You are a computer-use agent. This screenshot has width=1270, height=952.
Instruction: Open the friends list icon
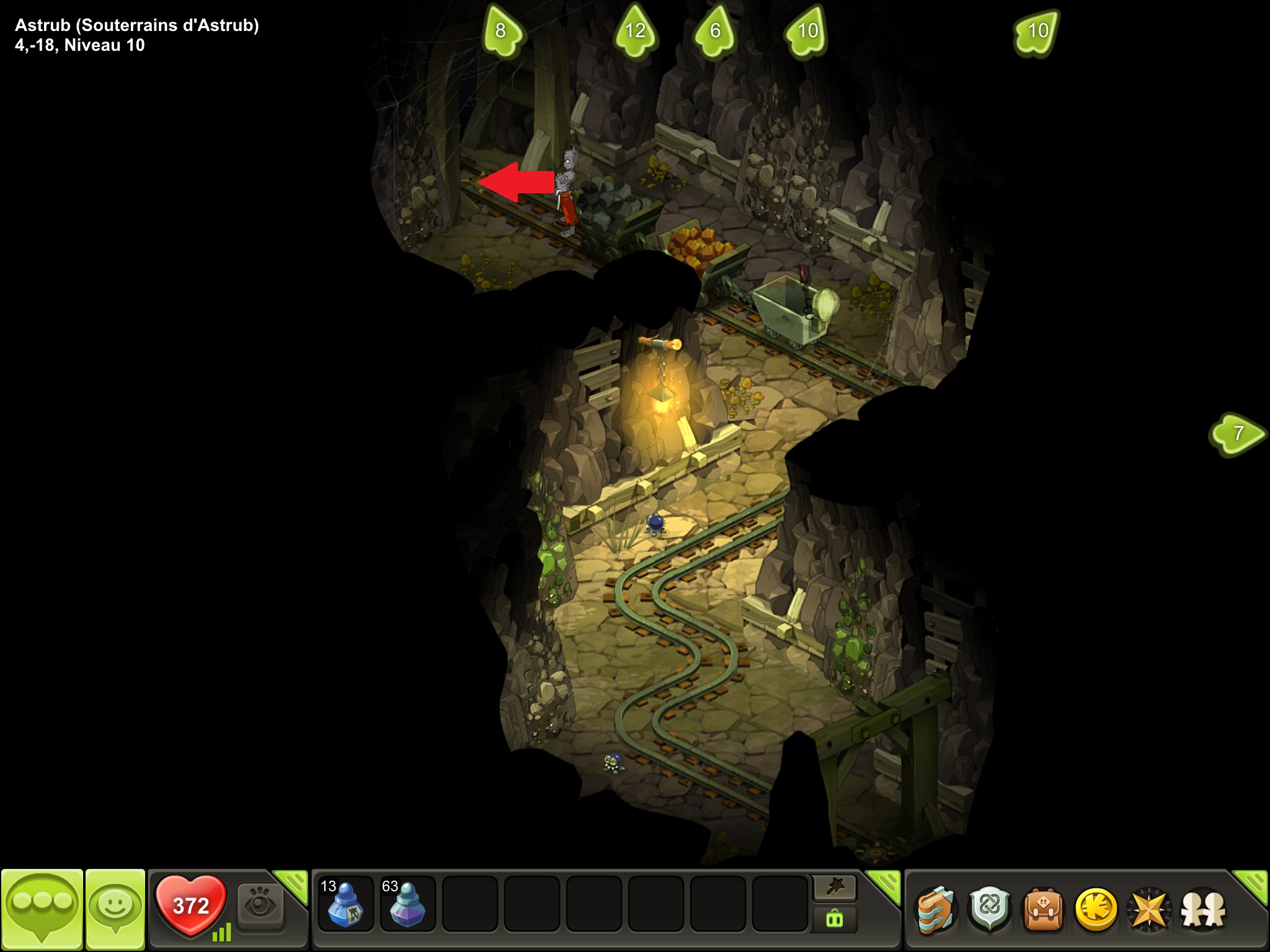tap(1203, 910)
